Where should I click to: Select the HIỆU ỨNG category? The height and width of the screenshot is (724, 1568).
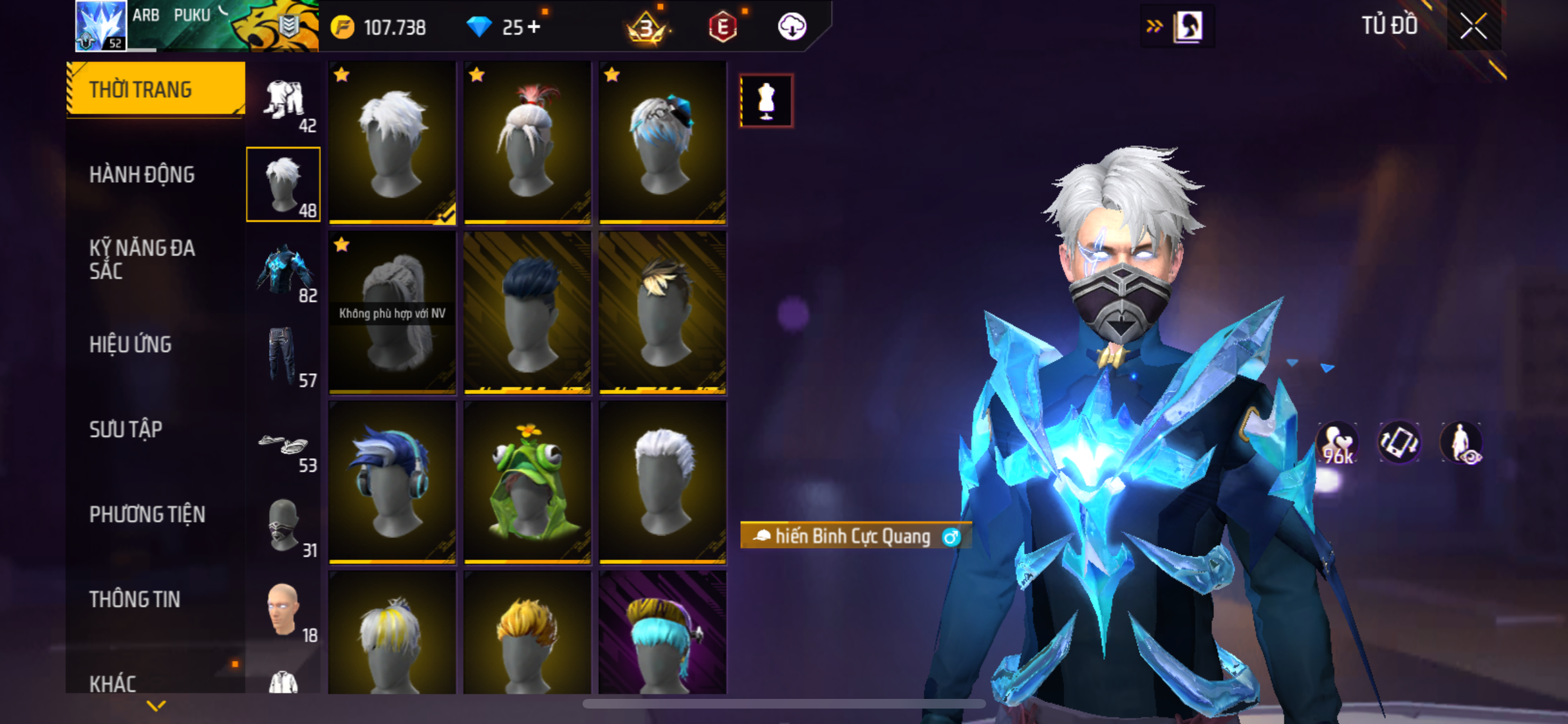(x=130, y=345)
